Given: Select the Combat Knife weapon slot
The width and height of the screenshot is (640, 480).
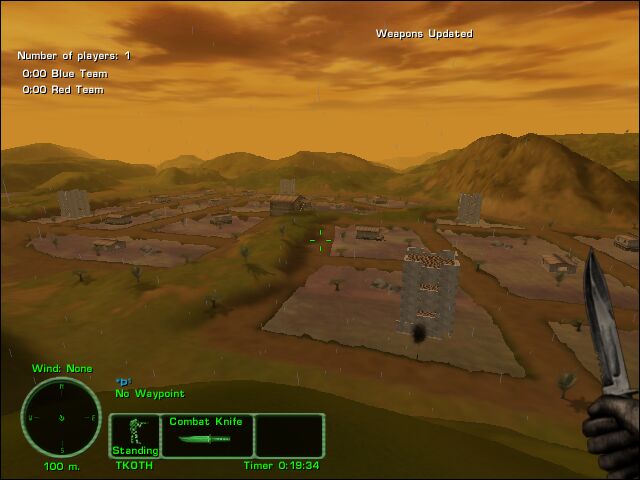Looking at the screenshot, I should click(205, 435).
